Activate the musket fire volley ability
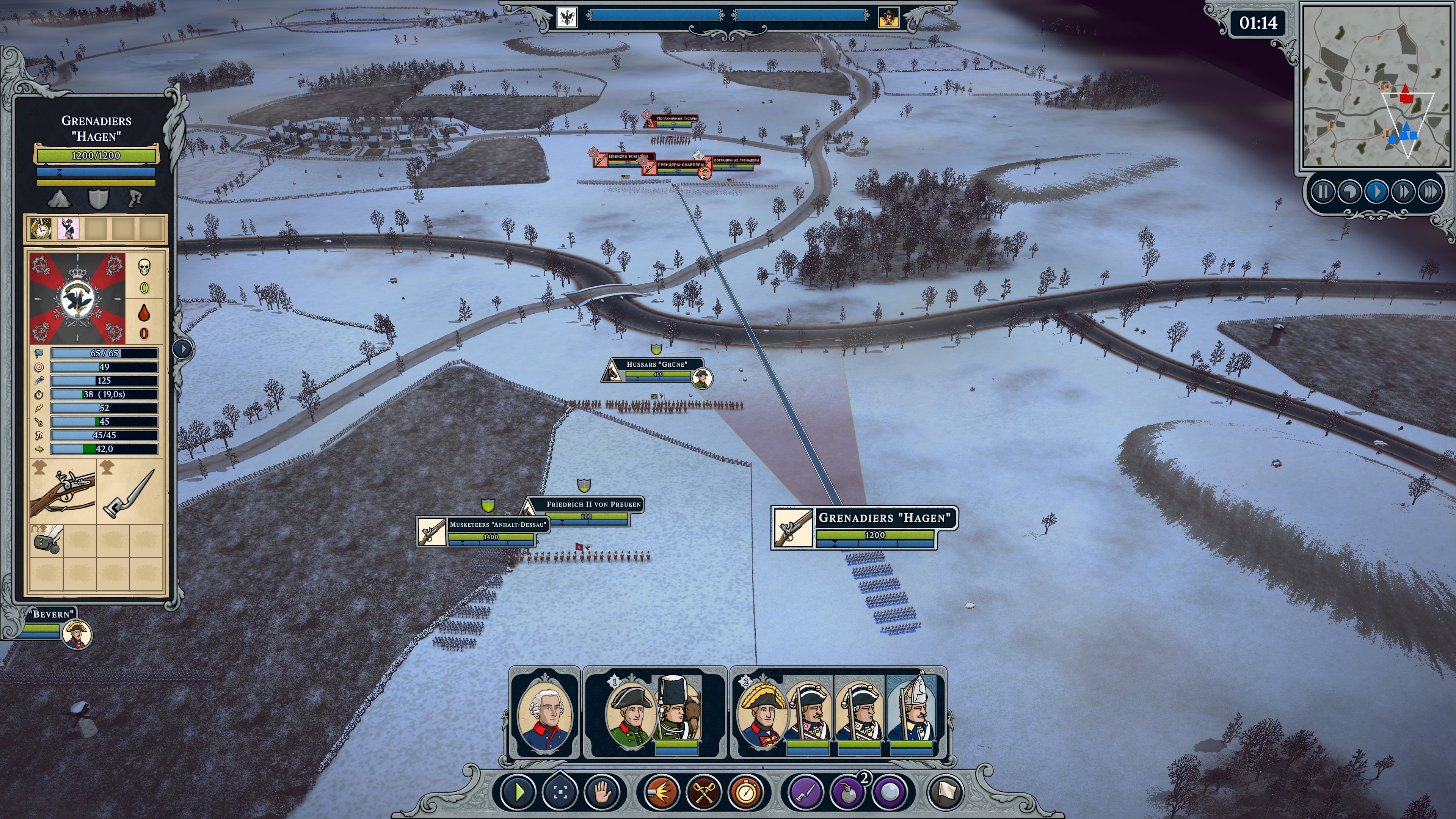This screenshot has height=819, width=1456. click(661, 792)
